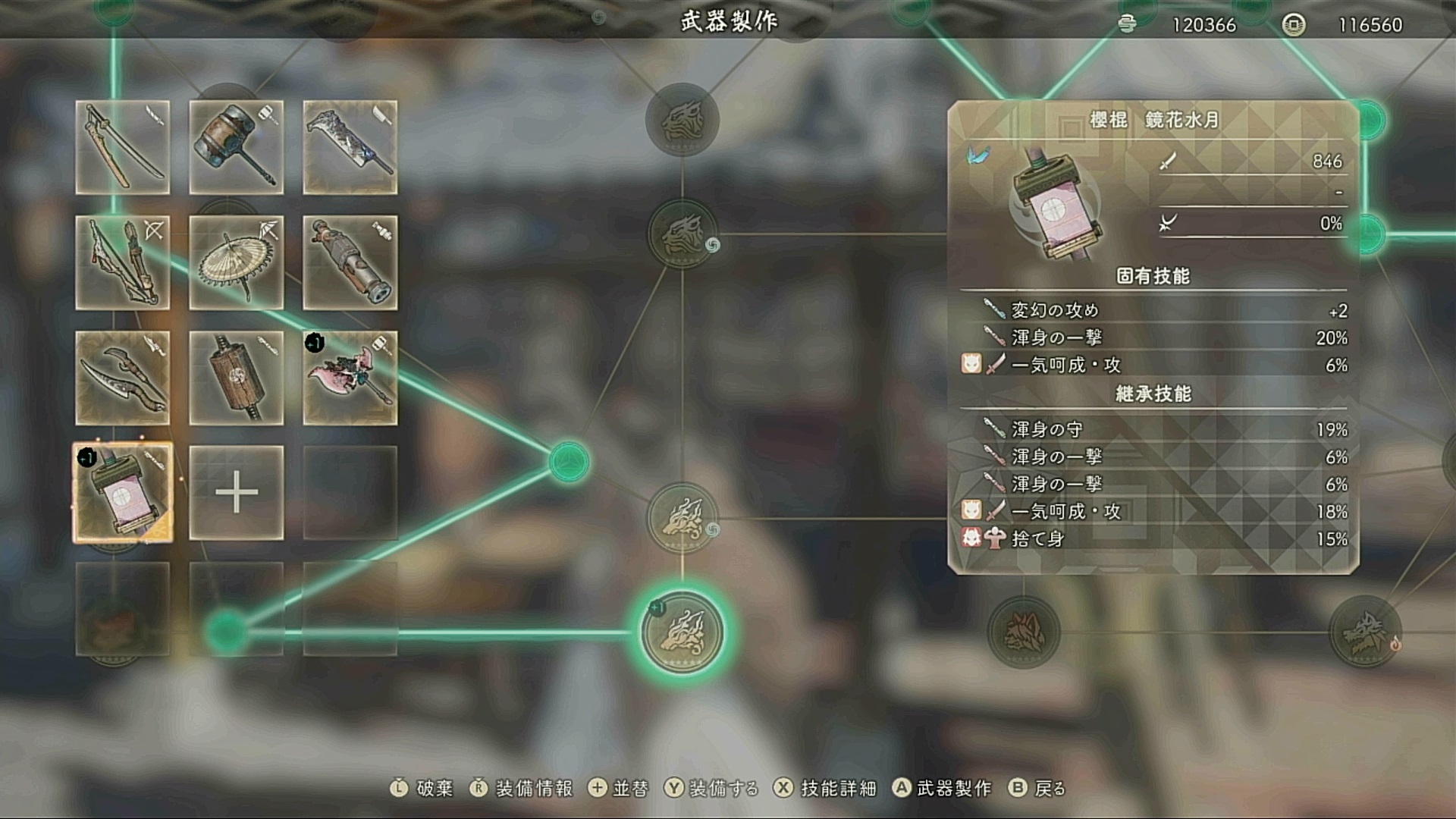This screenshot has height=819, width=1456.
Task: Select the katana weapon slot
Action: pyautogui.click(x=123, y=147)
